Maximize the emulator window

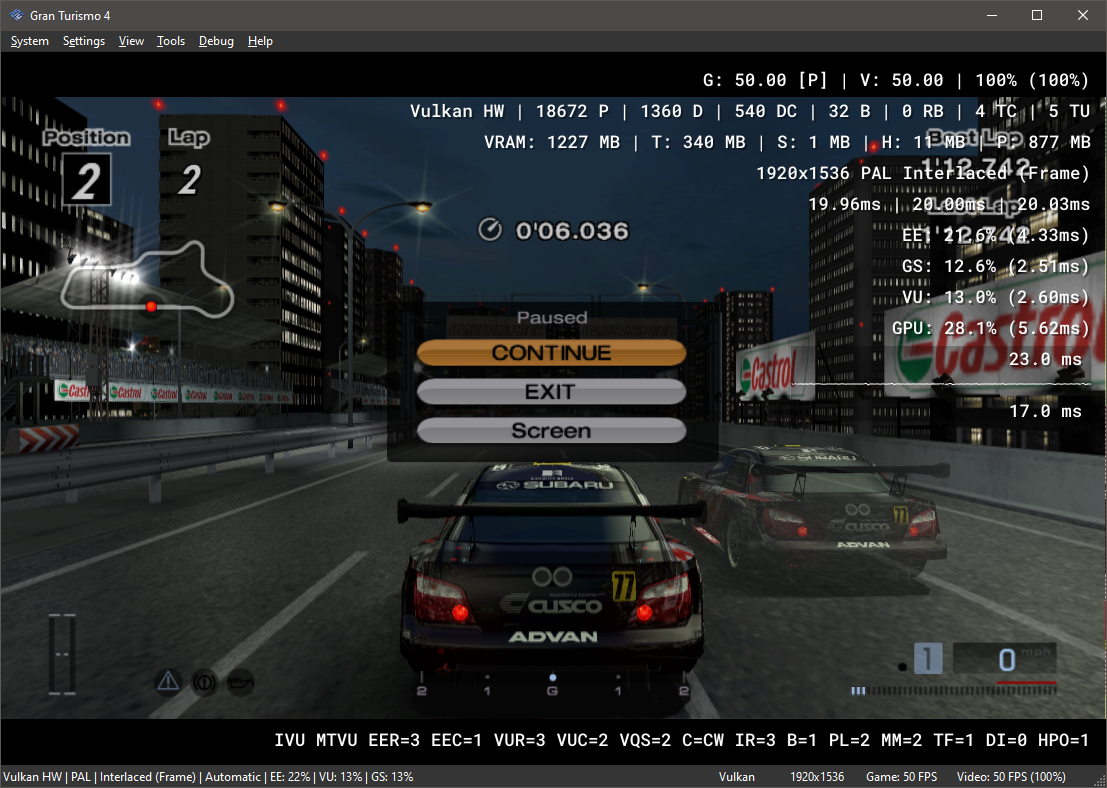tap(1037, 15)
